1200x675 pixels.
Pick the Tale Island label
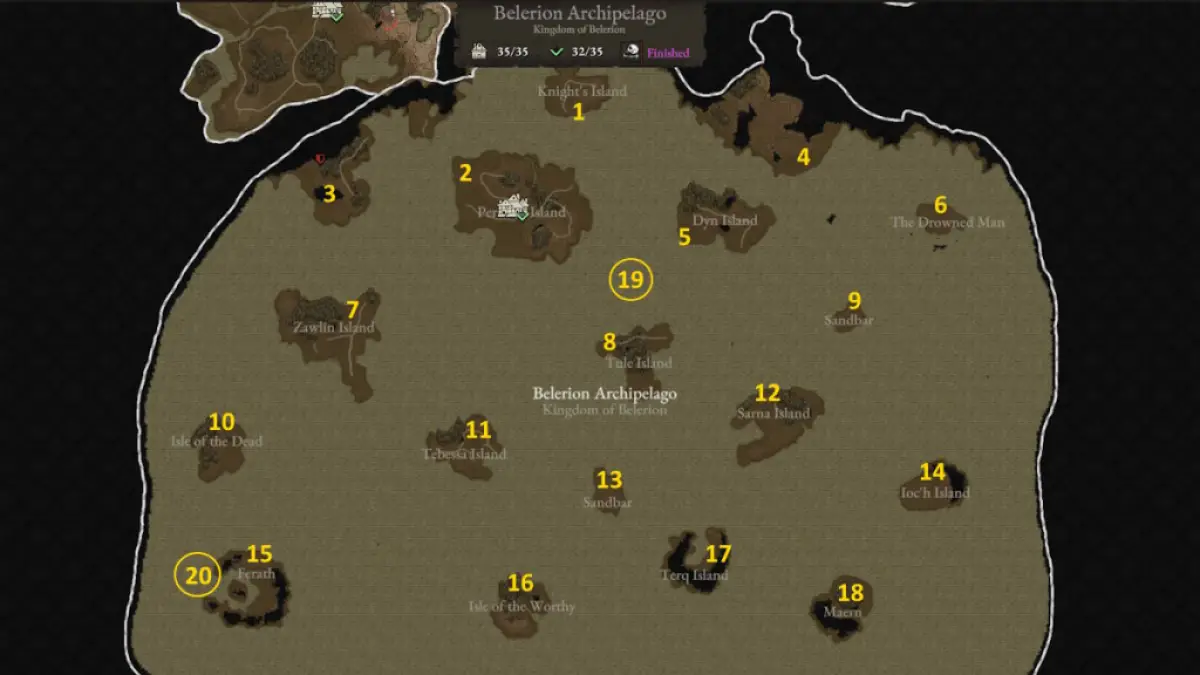639,362
